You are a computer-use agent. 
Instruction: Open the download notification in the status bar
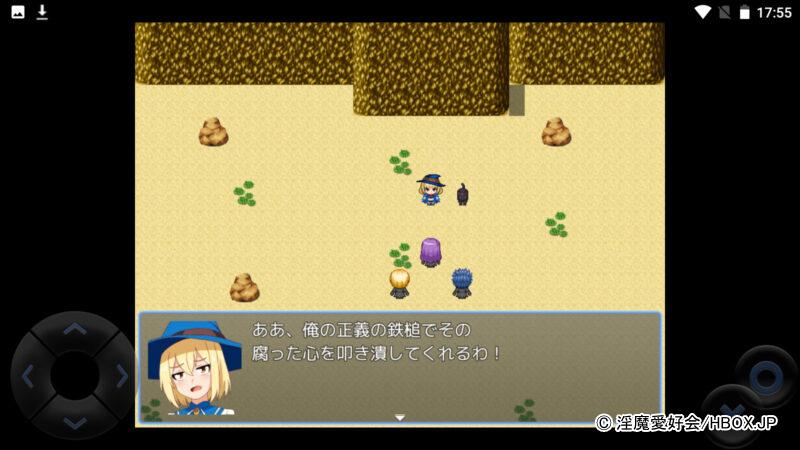(42, 12)
